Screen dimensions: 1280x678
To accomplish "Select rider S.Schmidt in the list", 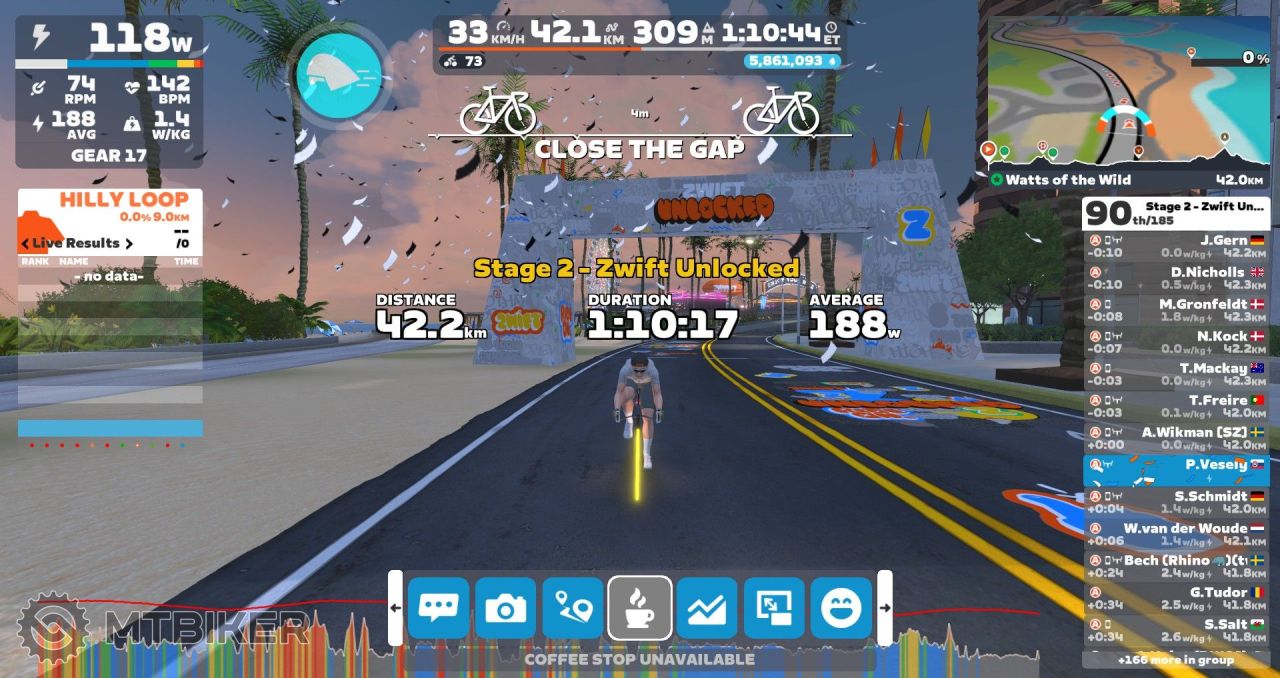I will pos(1176,502).
